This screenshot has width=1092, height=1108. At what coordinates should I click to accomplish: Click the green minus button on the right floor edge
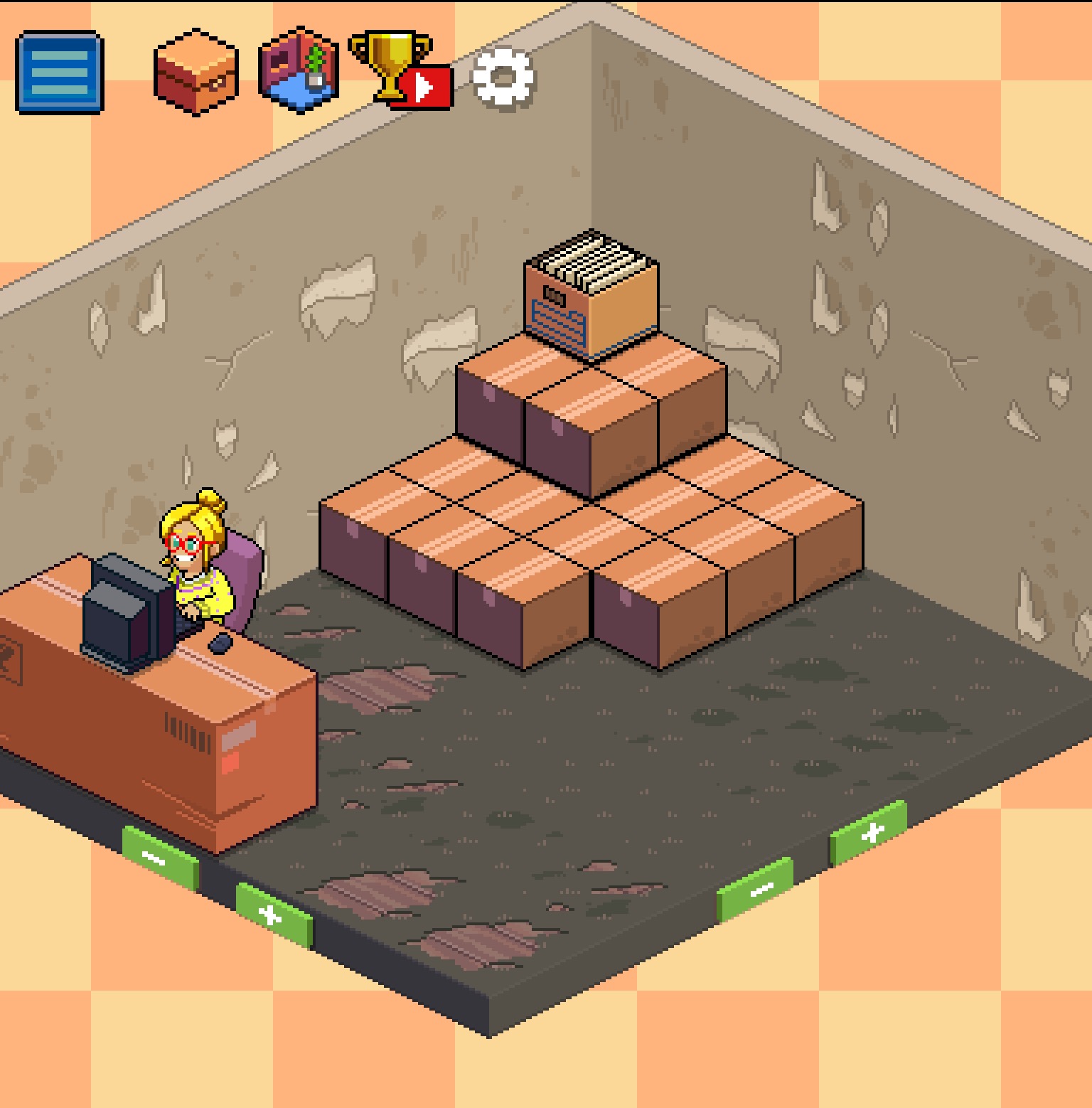755,889
